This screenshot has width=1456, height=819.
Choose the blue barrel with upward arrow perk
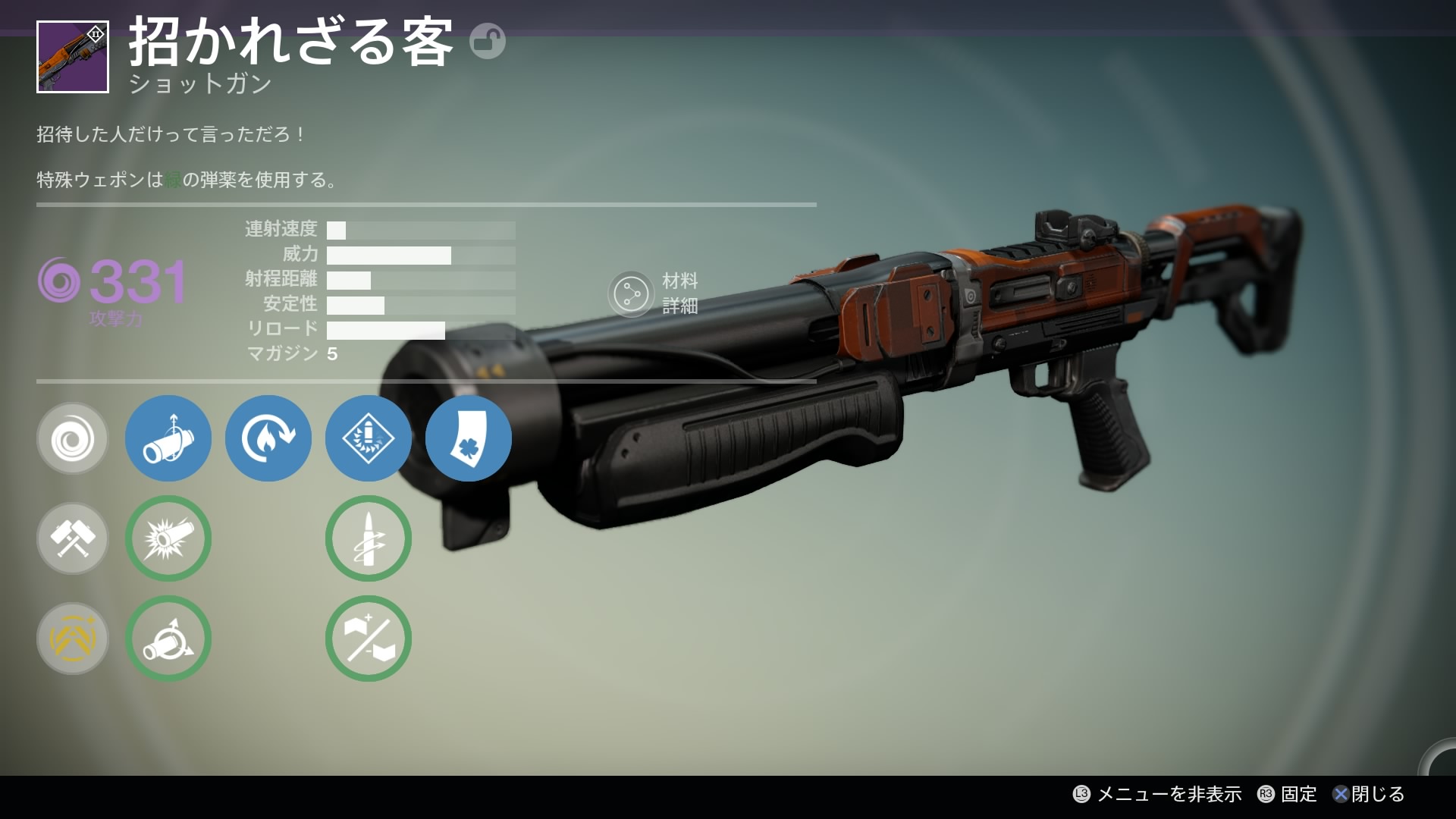coord(168,438)
